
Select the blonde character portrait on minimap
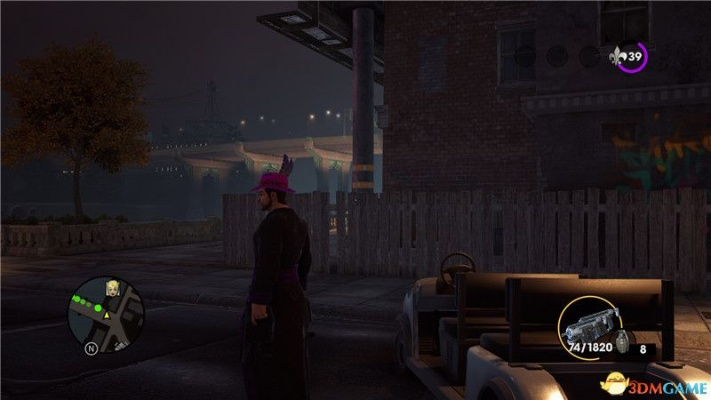point(113,289)
